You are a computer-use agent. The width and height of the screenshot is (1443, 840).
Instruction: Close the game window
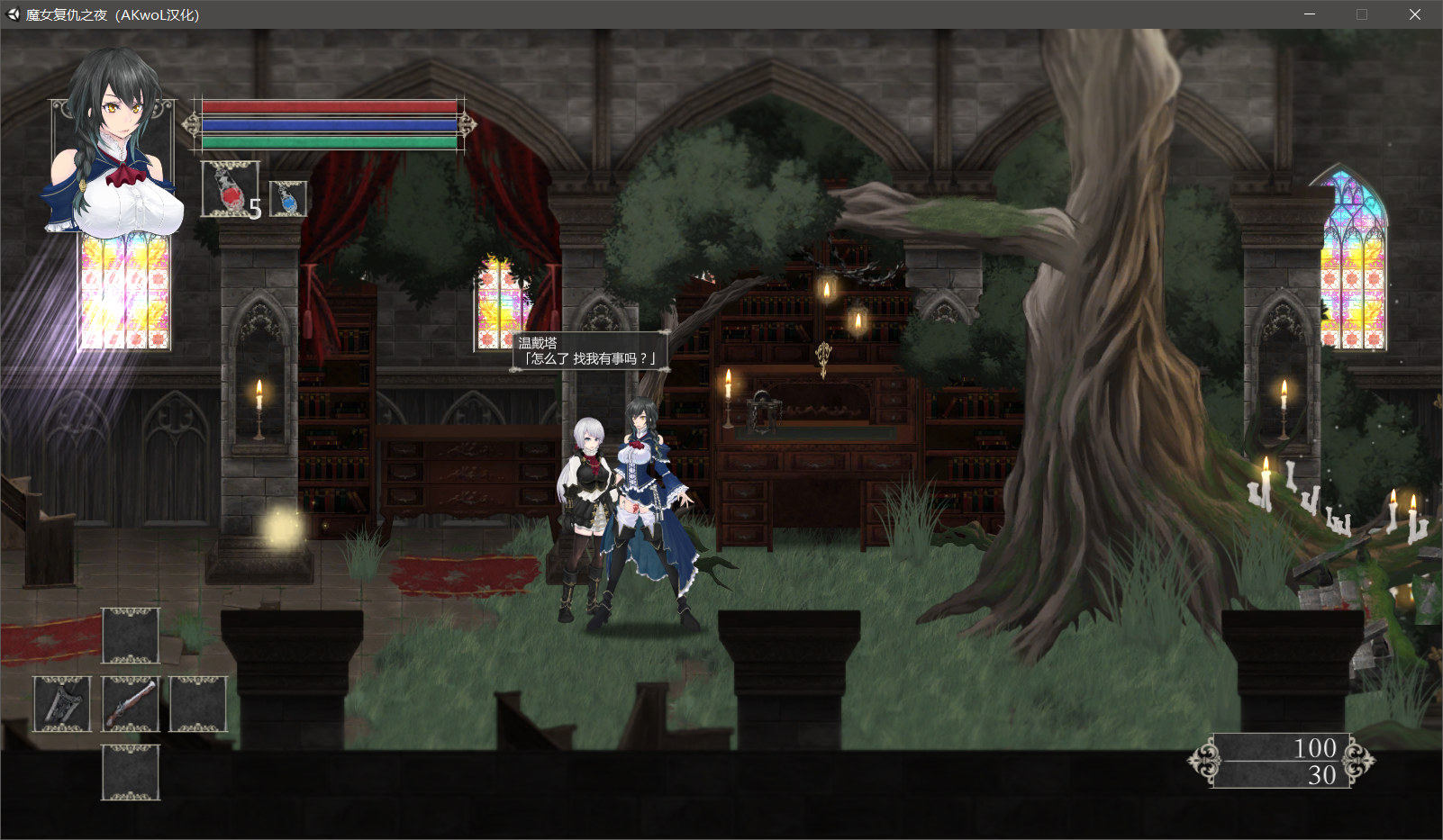coord(1414,14)
